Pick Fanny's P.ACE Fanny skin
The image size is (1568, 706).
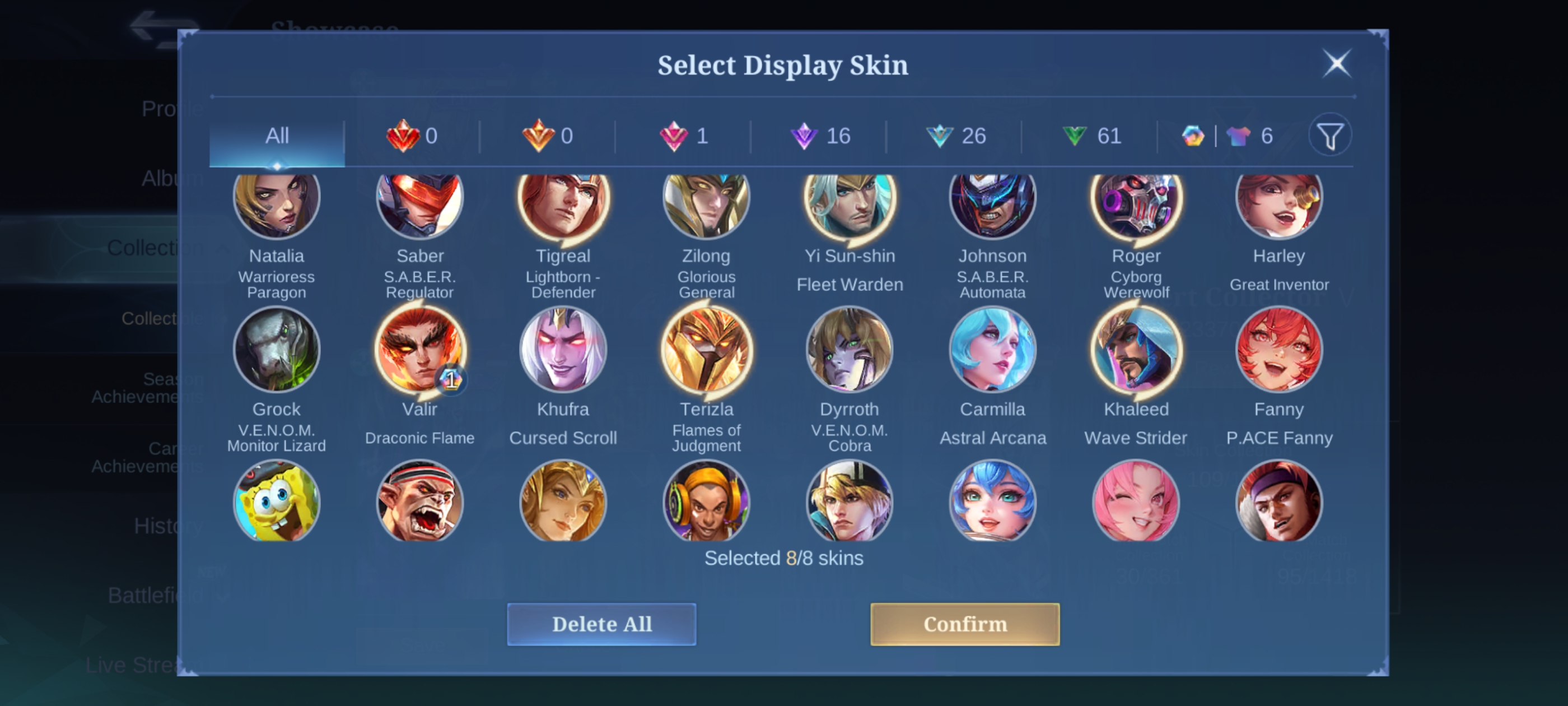1279,349
